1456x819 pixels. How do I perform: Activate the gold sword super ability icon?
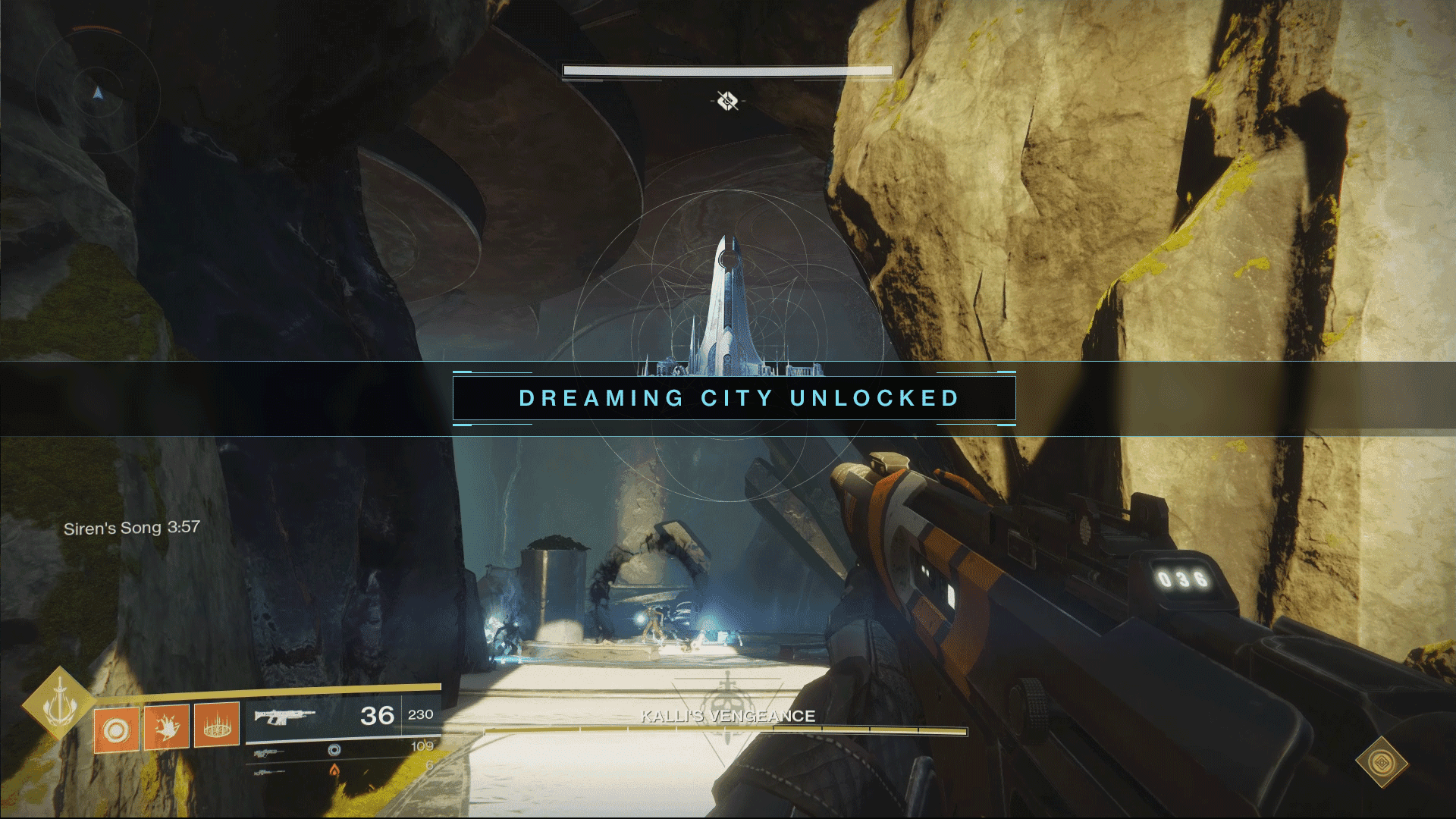click(58, 704)
